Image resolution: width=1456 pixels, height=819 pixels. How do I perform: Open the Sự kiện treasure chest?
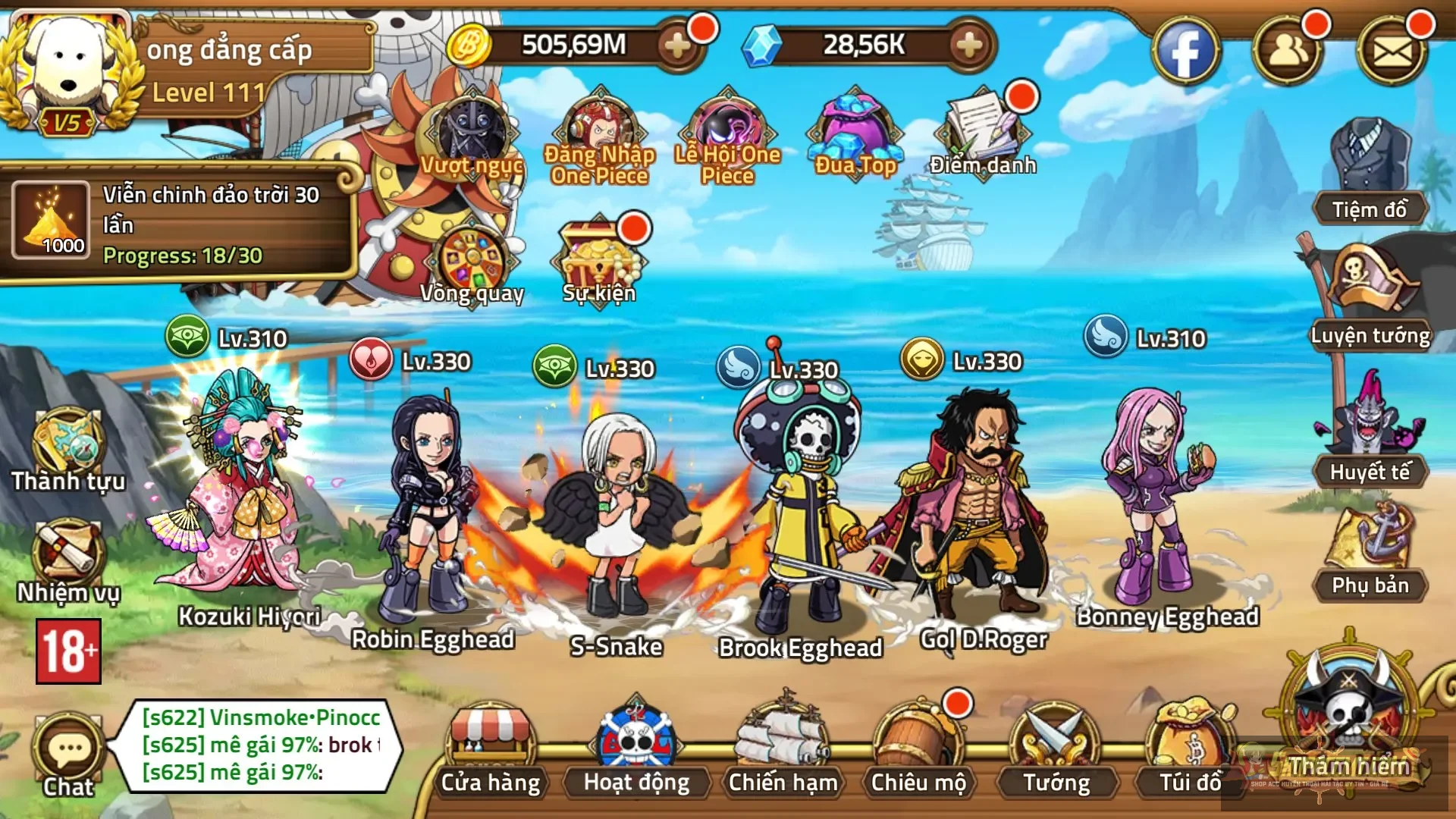click(599, 254)
